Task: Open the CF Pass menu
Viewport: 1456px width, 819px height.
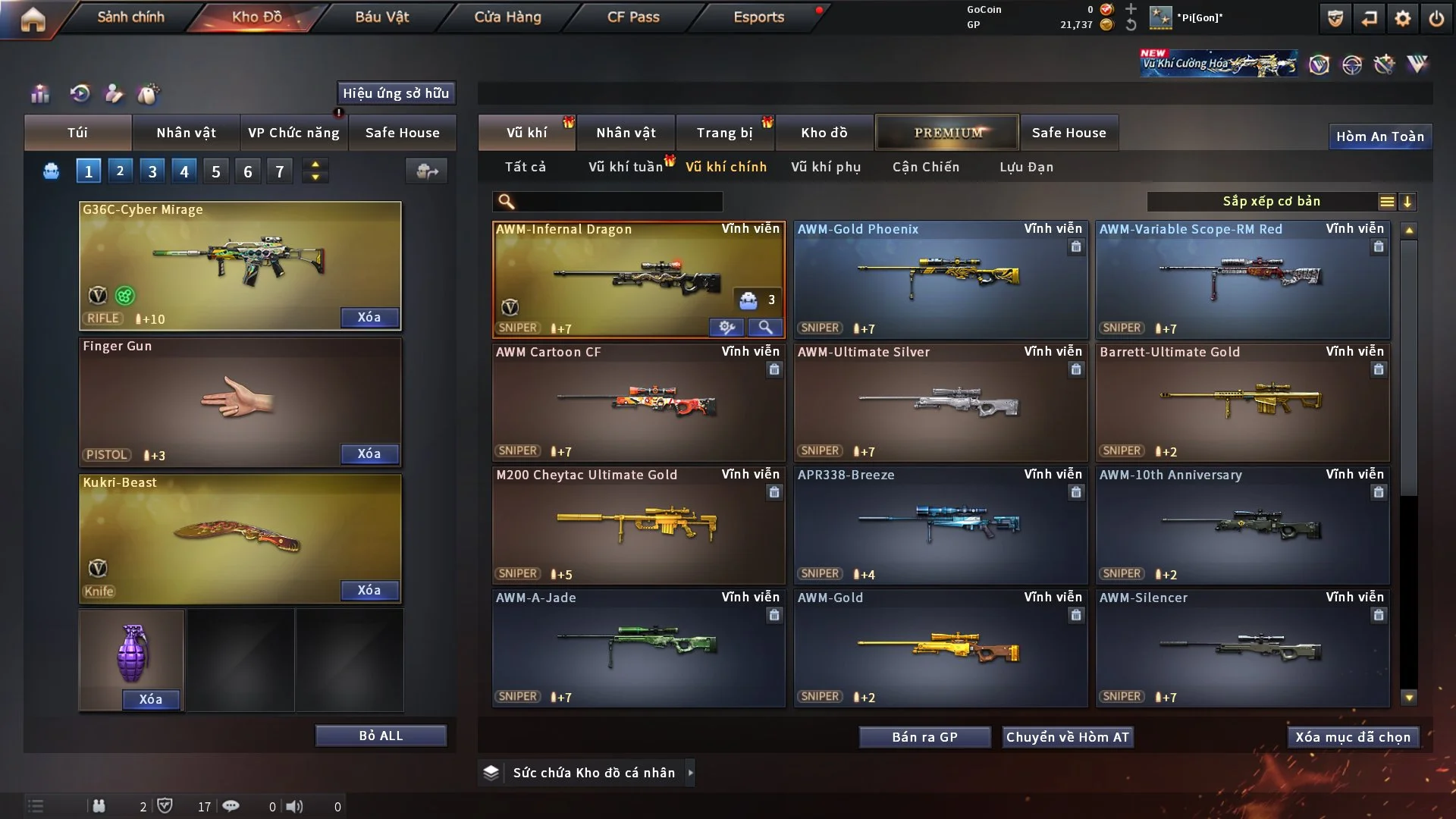Action: click(x=633, y=17)
